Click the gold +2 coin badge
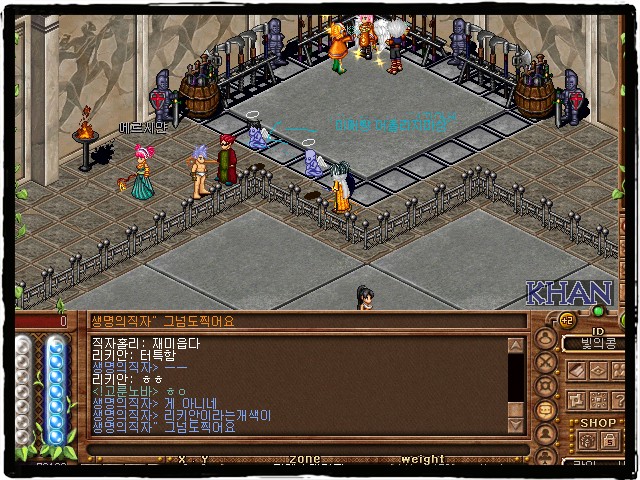The height and width of the screenshot is (480, 640). click(x=566, y=321)
